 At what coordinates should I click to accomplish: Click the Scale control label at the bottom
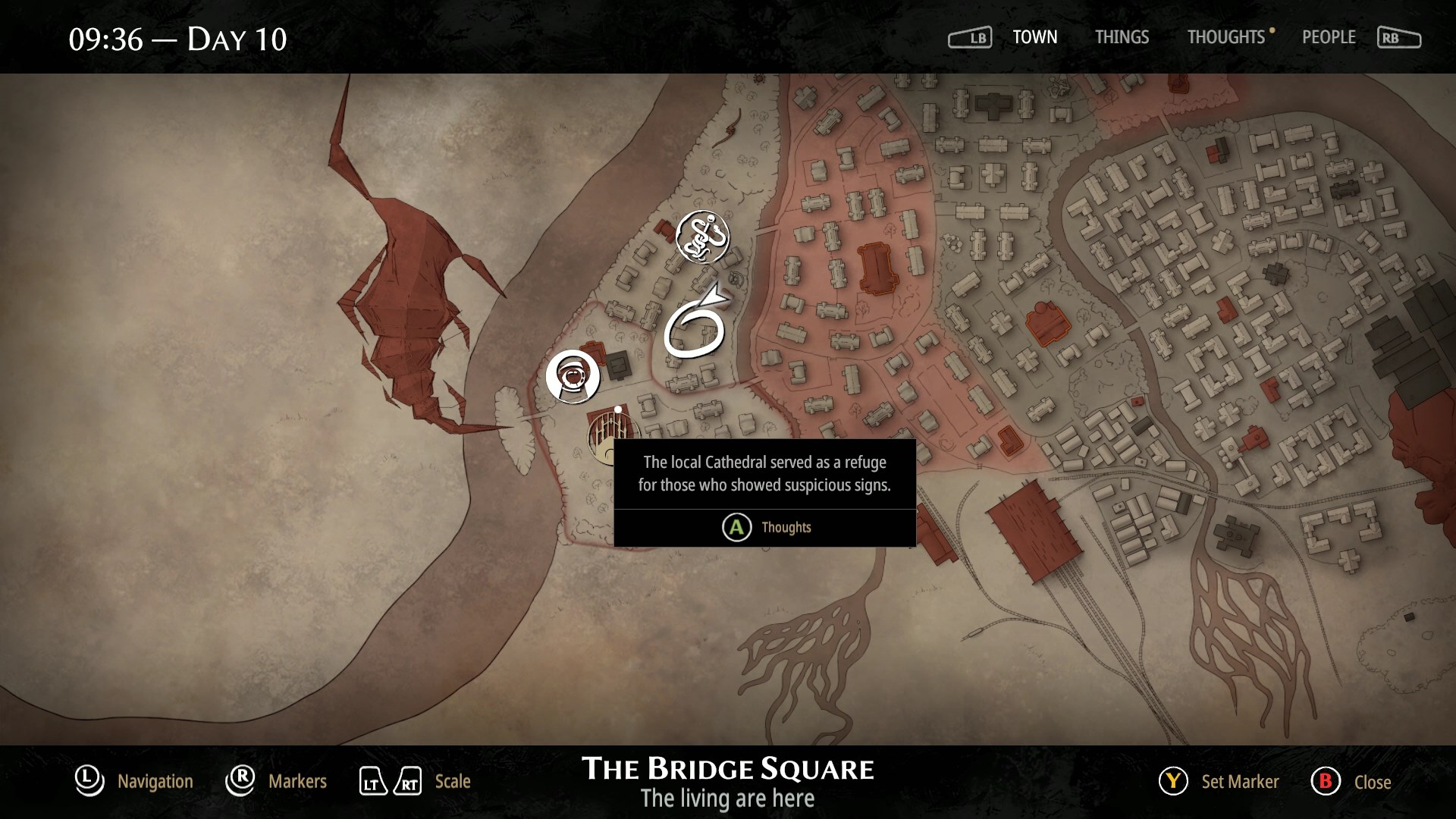tap(452, 781)
